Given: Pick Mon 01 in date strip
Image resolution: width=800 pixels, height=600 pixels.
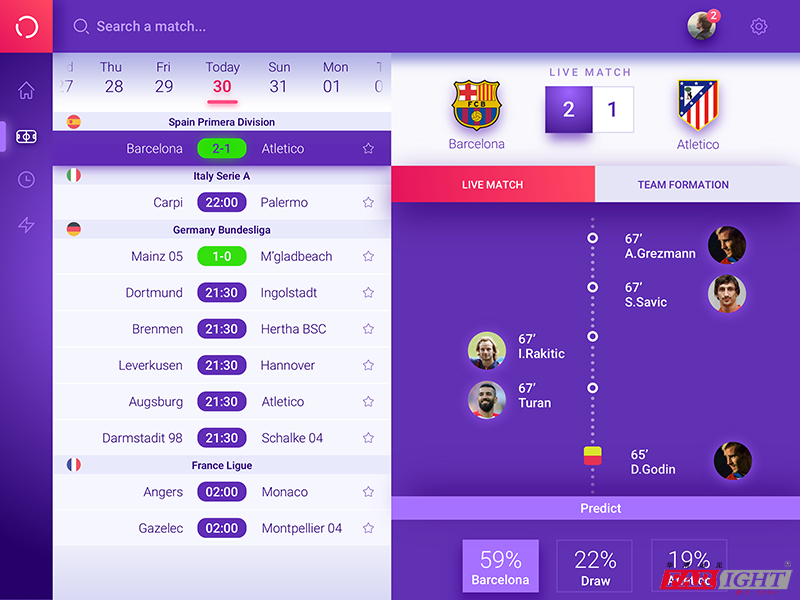Looking at the screenshot, I should click(x=335, y=78).
